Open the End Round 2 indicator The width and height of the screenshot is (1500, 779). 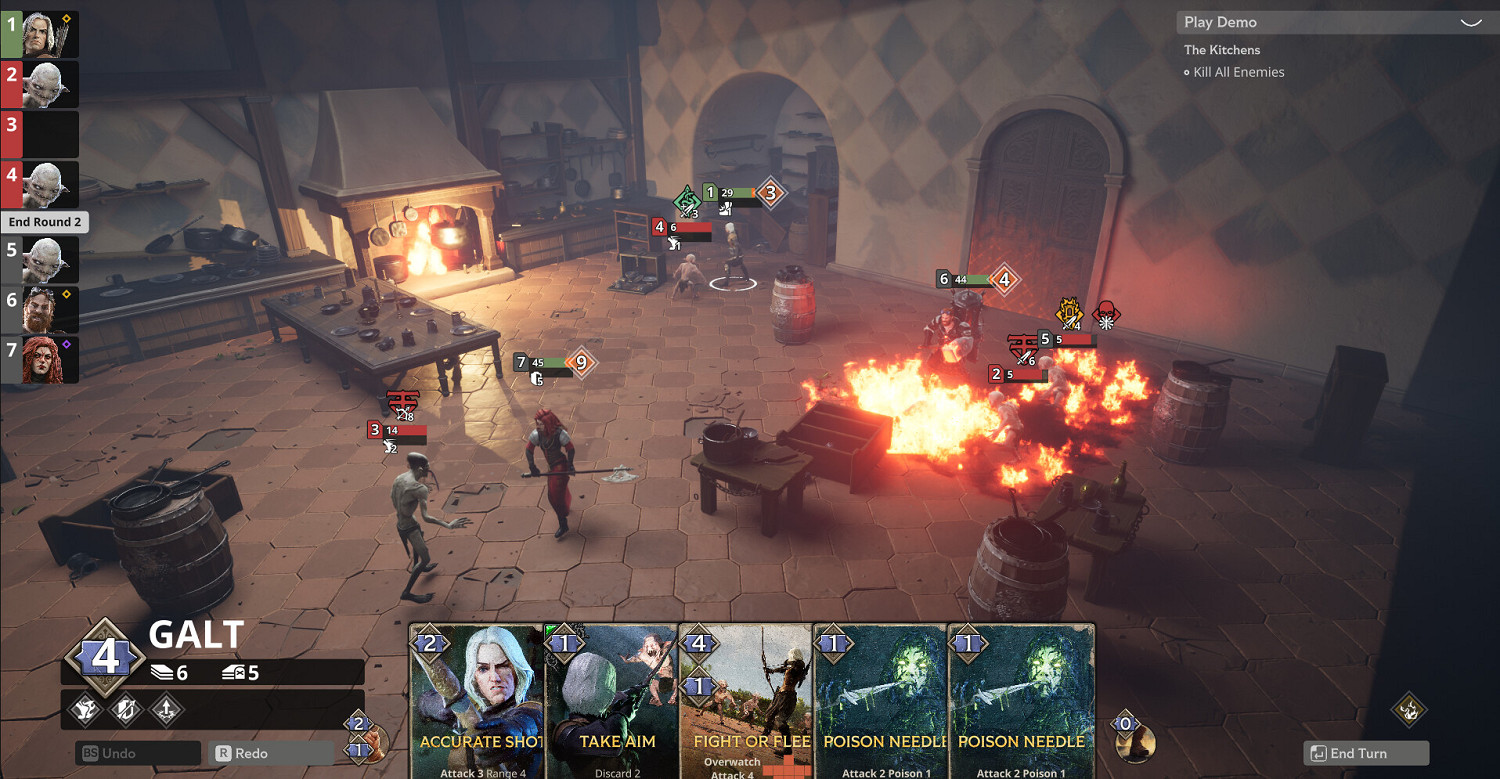point(45,221)
